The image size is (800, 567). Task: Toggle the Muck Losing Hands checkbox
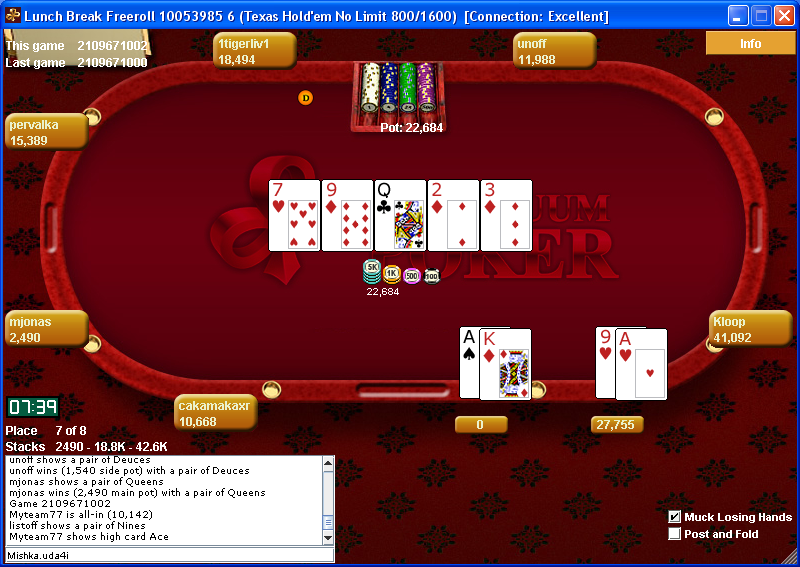675,517
